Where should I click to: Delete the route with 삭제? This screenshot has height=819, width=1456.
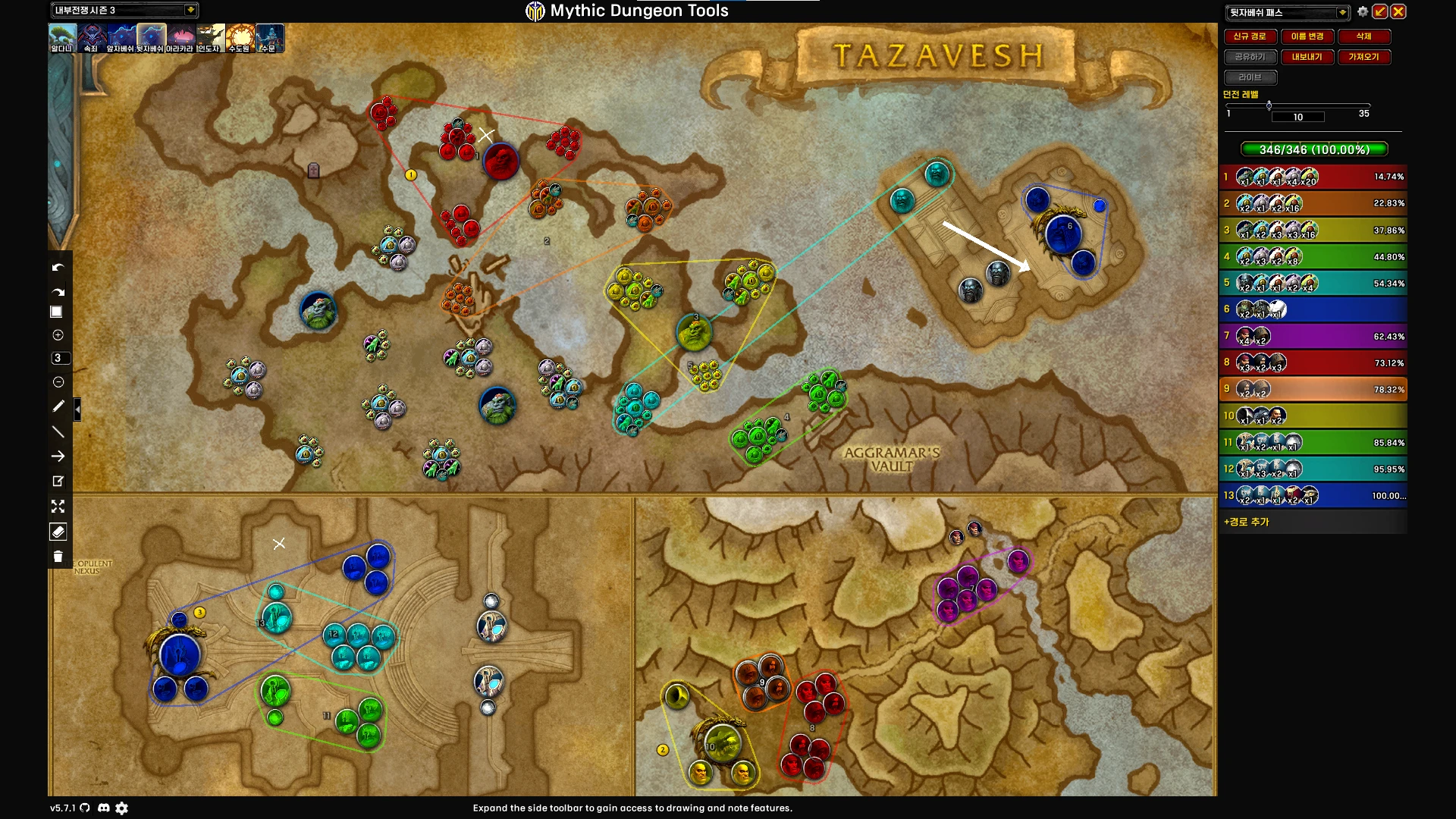pos(1363,36)
